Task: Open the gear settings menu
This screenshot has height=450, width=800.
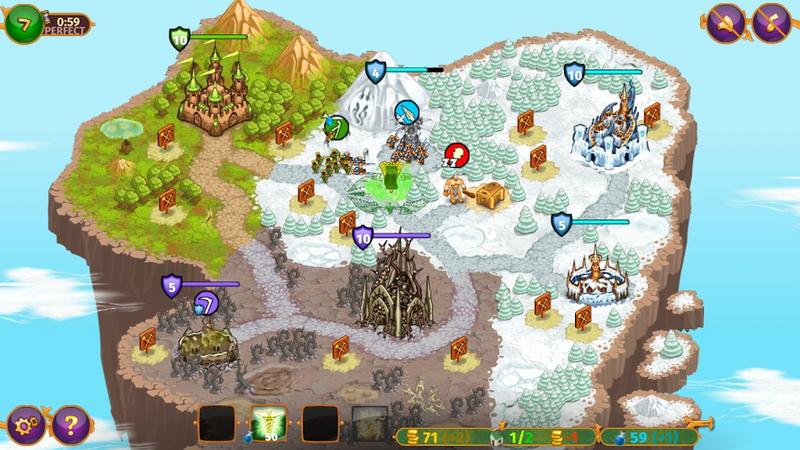Action: (21, 422)
